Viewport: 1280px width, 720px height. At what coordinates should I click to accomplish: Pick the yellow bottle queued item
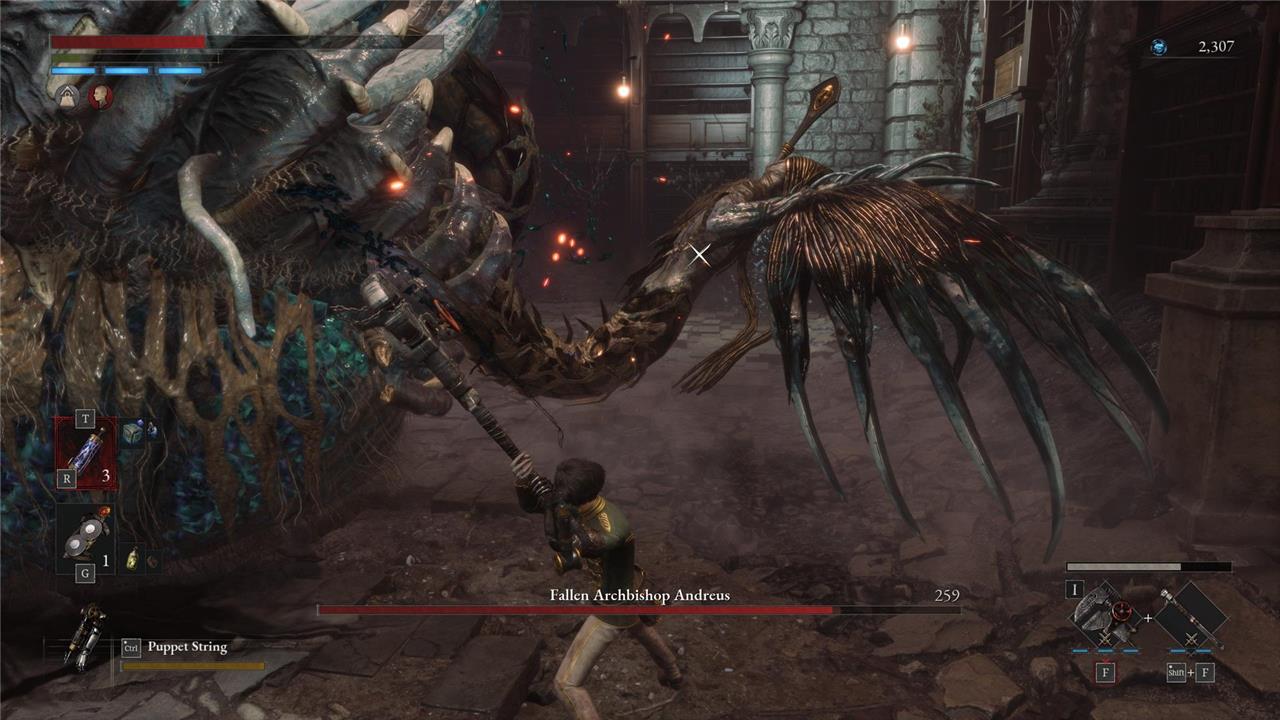[132, 561]
